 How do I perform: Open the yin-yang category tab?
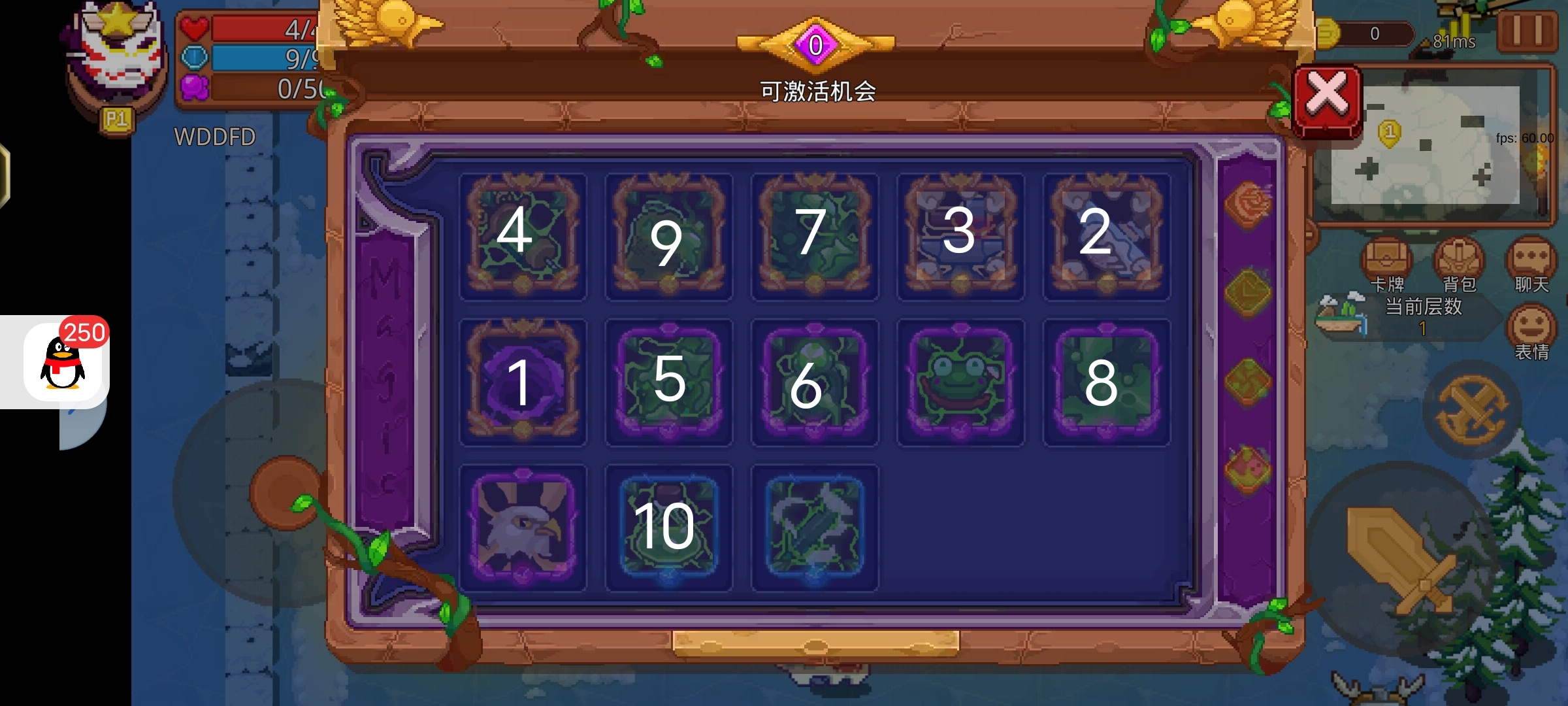click(x=1247, y=381)
